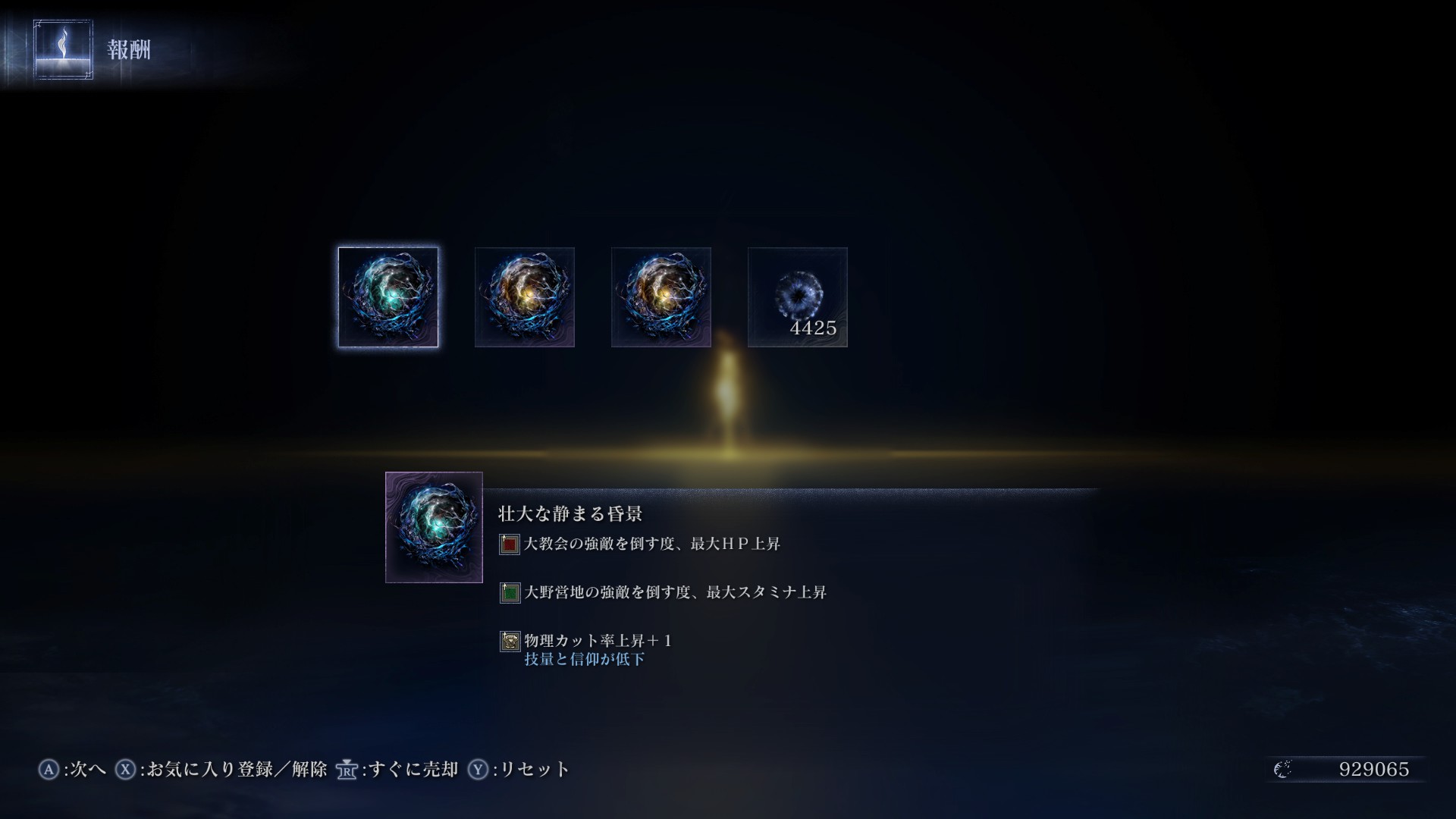Click the relic preview beside 壮大な静まる昏景

click(x=434, y=527)
